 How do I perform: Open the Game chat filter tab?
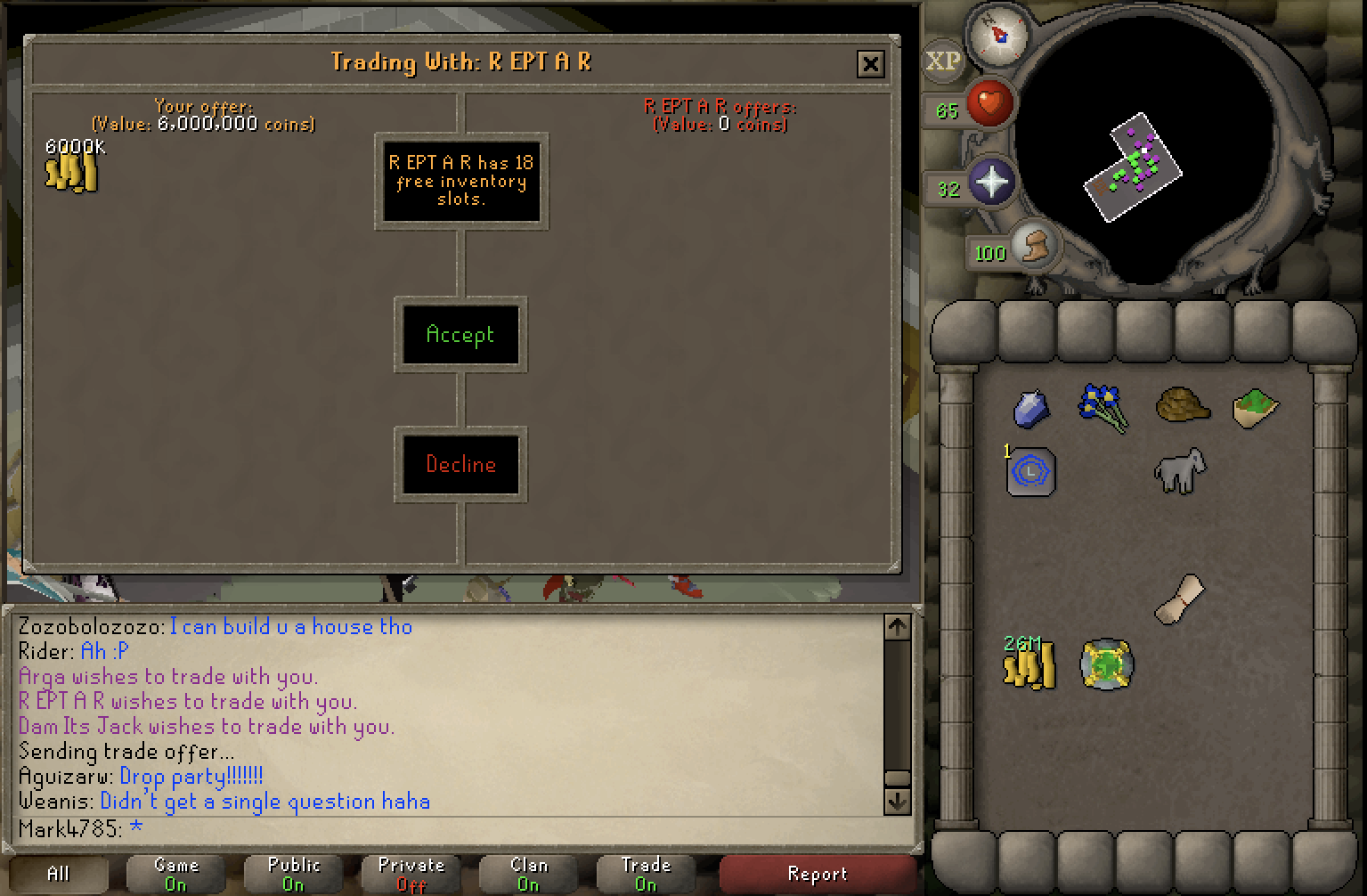coord(175,874)
